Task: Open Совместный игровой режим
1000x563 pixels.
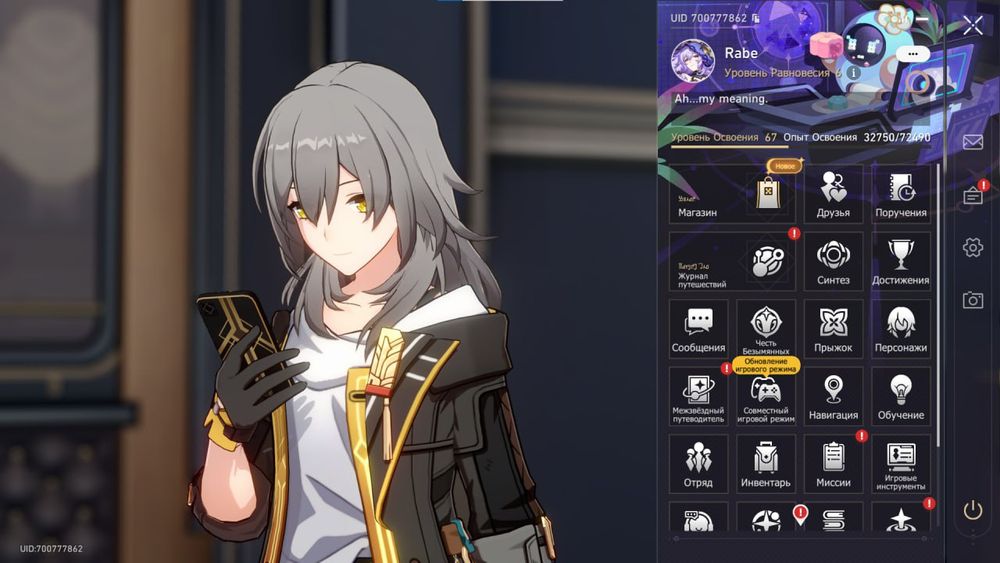Action: (x=766, y=397)
